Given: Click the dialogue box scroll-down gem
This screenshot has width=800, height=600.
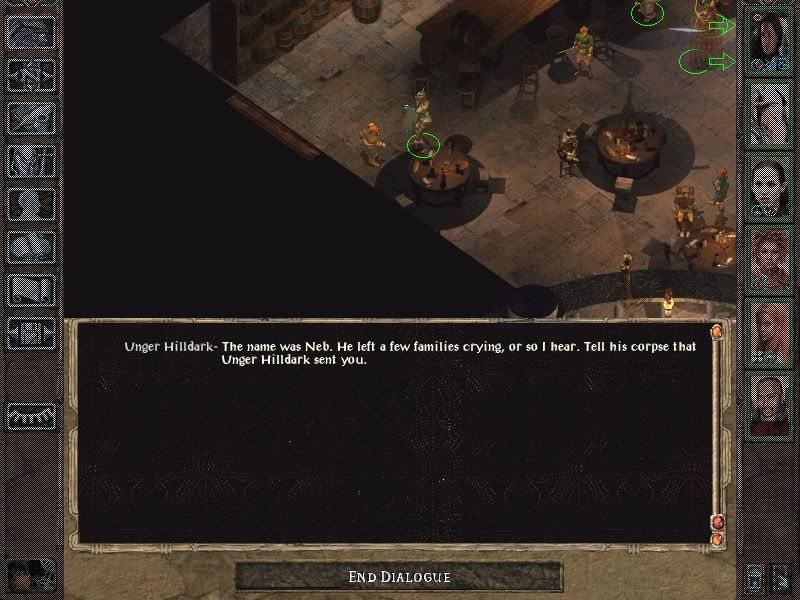Looking at the screenshot, I should point(716,522).
